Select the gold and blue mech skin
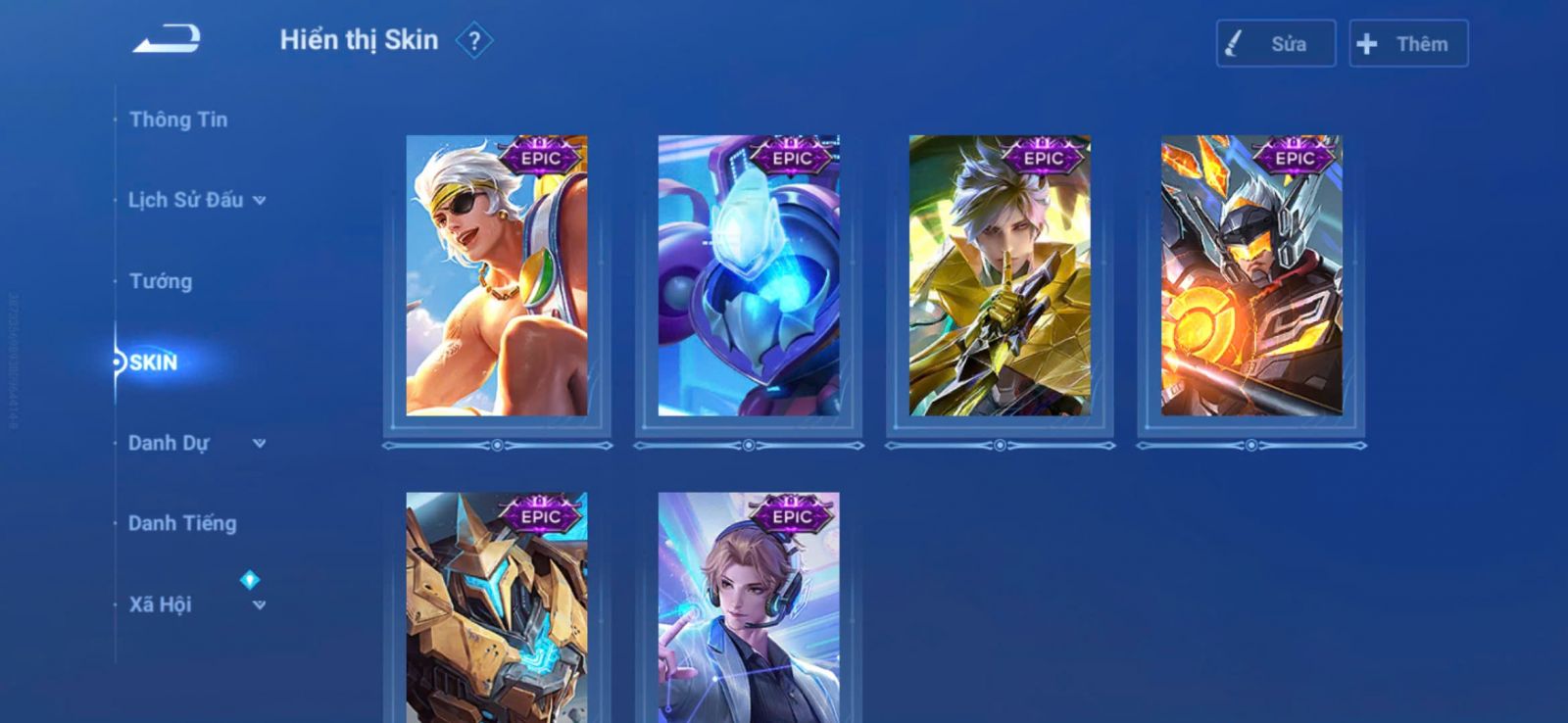Viewport: 1568px width, 723px height. [x=497, y=607]
